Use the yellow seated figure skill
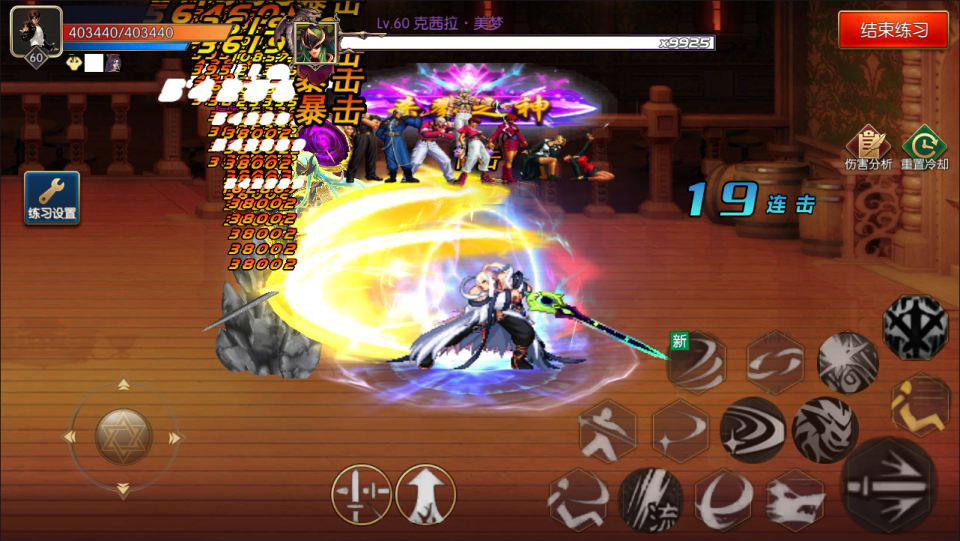The width and height of the screenshot is (960, 541). [x=920, y=402]
